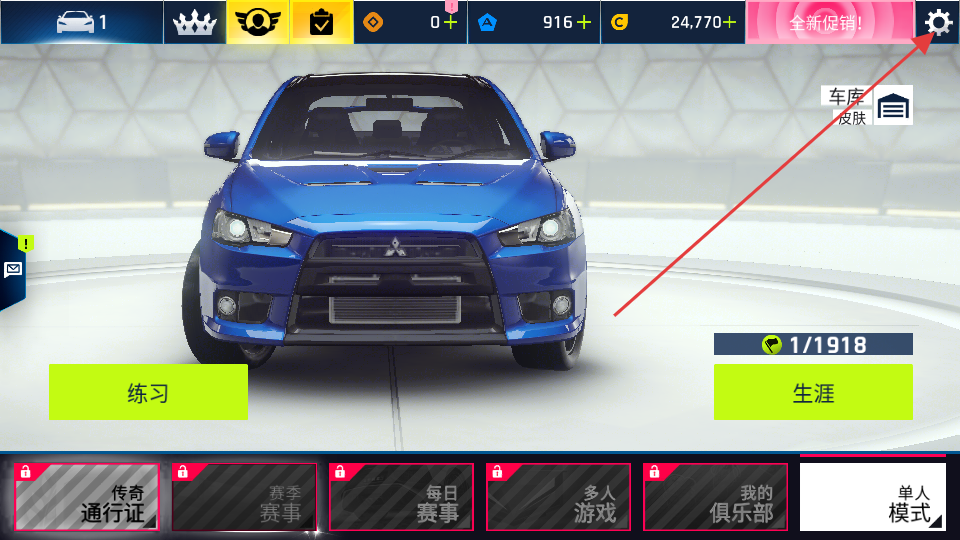960x540 pixels.
Task: Open the 车库 garage button
Action: click(893, 106)
